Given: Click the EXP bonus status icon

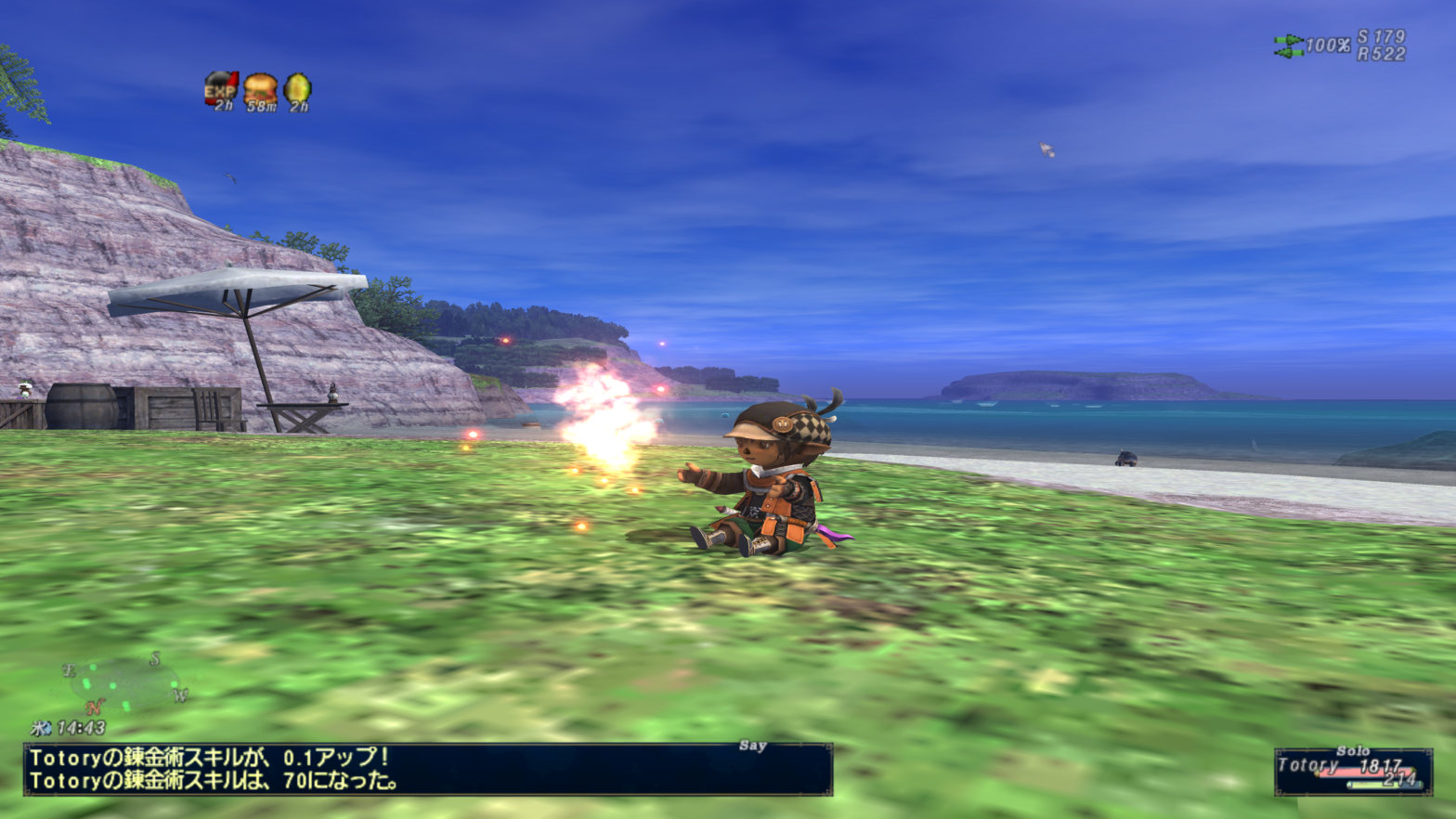Looking at the screenshot, I should [221, 89].
